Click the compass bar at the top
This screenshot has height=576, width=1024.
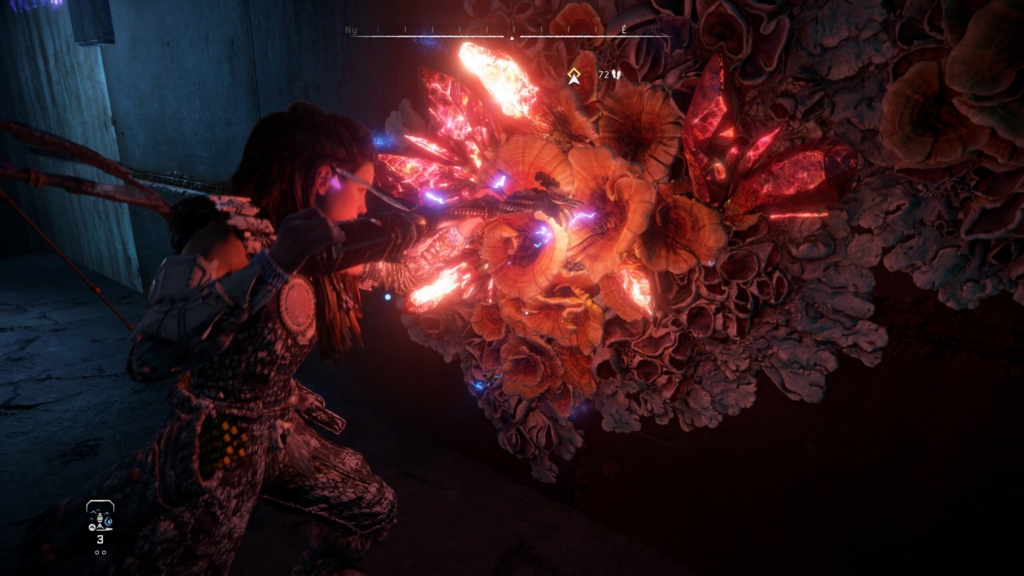coord(512,35)
